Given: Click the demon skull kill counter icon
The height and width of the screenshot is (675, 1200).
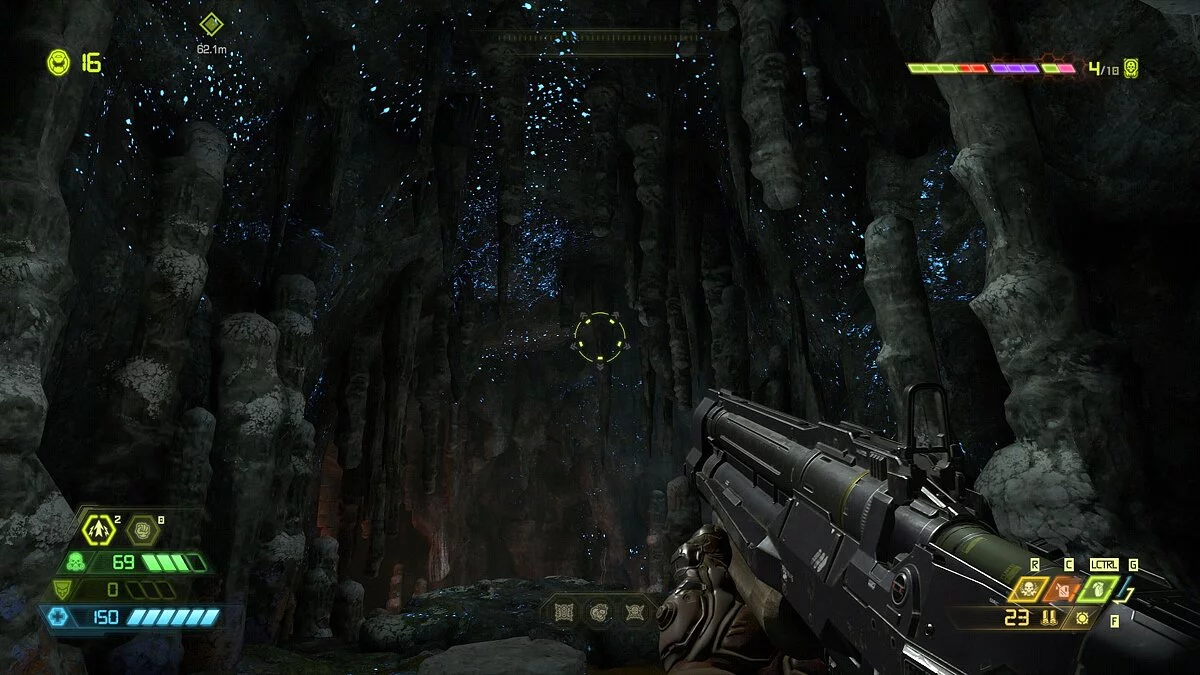Looking at the screenshot, I should [1130, 68].
